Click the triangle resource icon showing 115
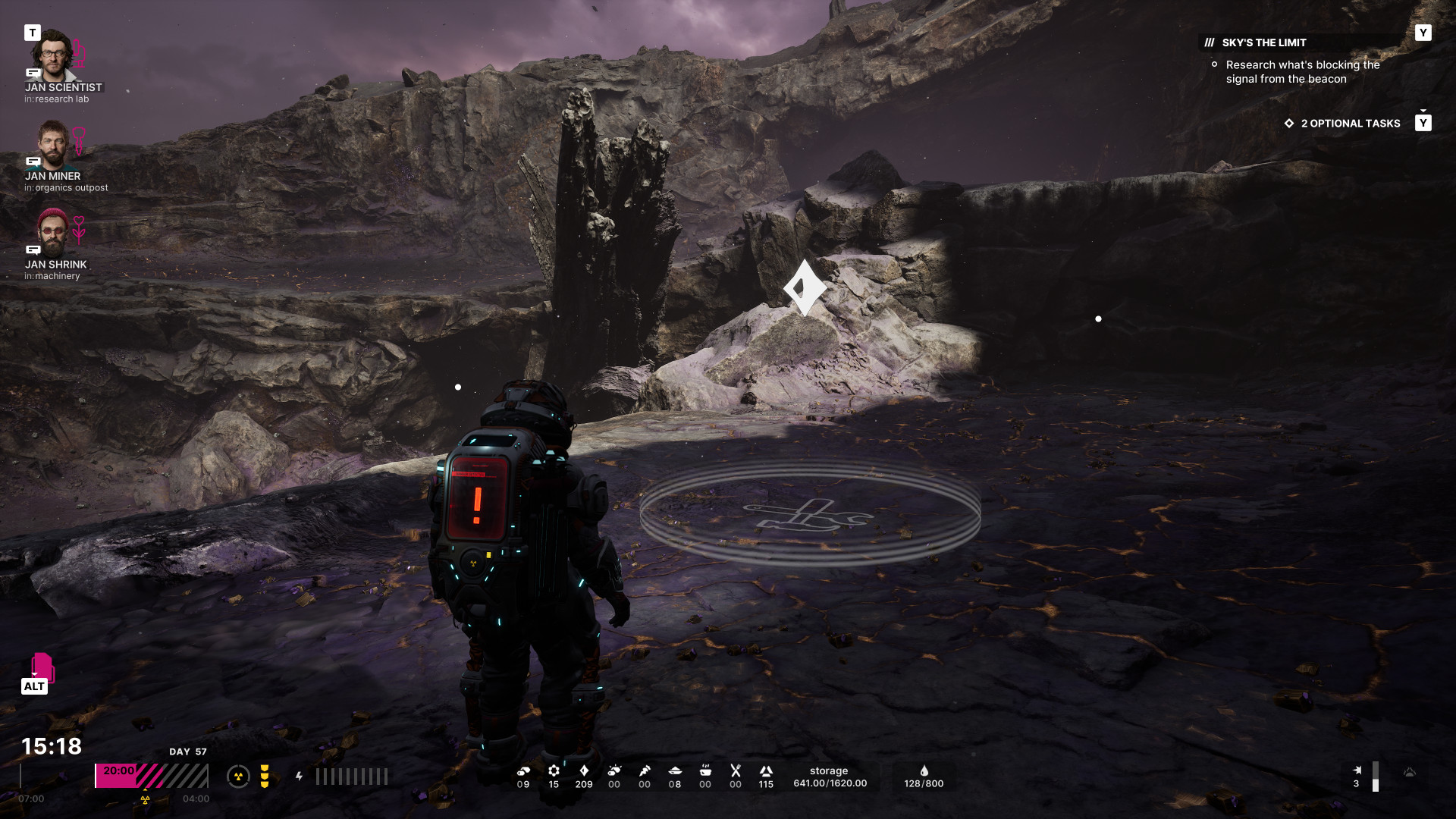This screenshot has width=1456, height=819. (766, 770)
